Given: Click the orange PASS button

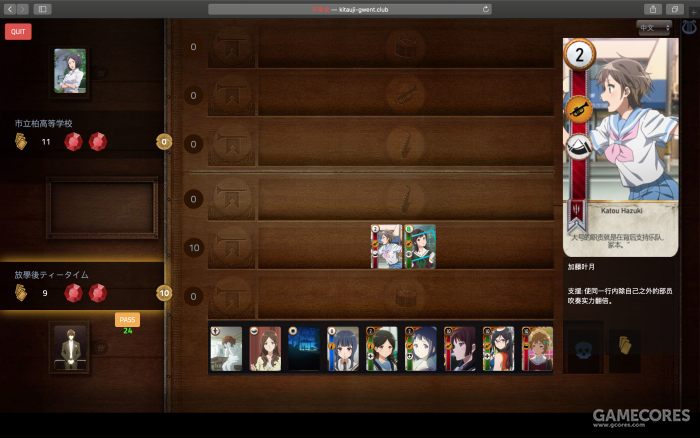Looking at the screenshot, I should point(127,319).
